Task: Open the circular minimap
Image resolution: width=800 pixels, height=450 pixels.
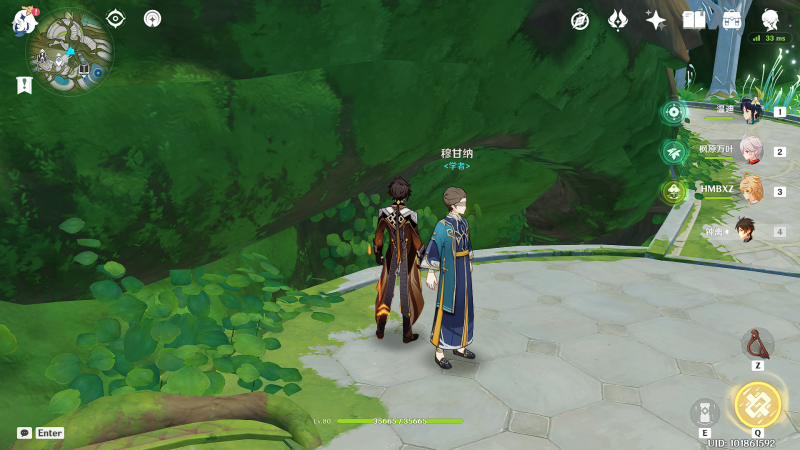Action: click(x=69, y=50)
